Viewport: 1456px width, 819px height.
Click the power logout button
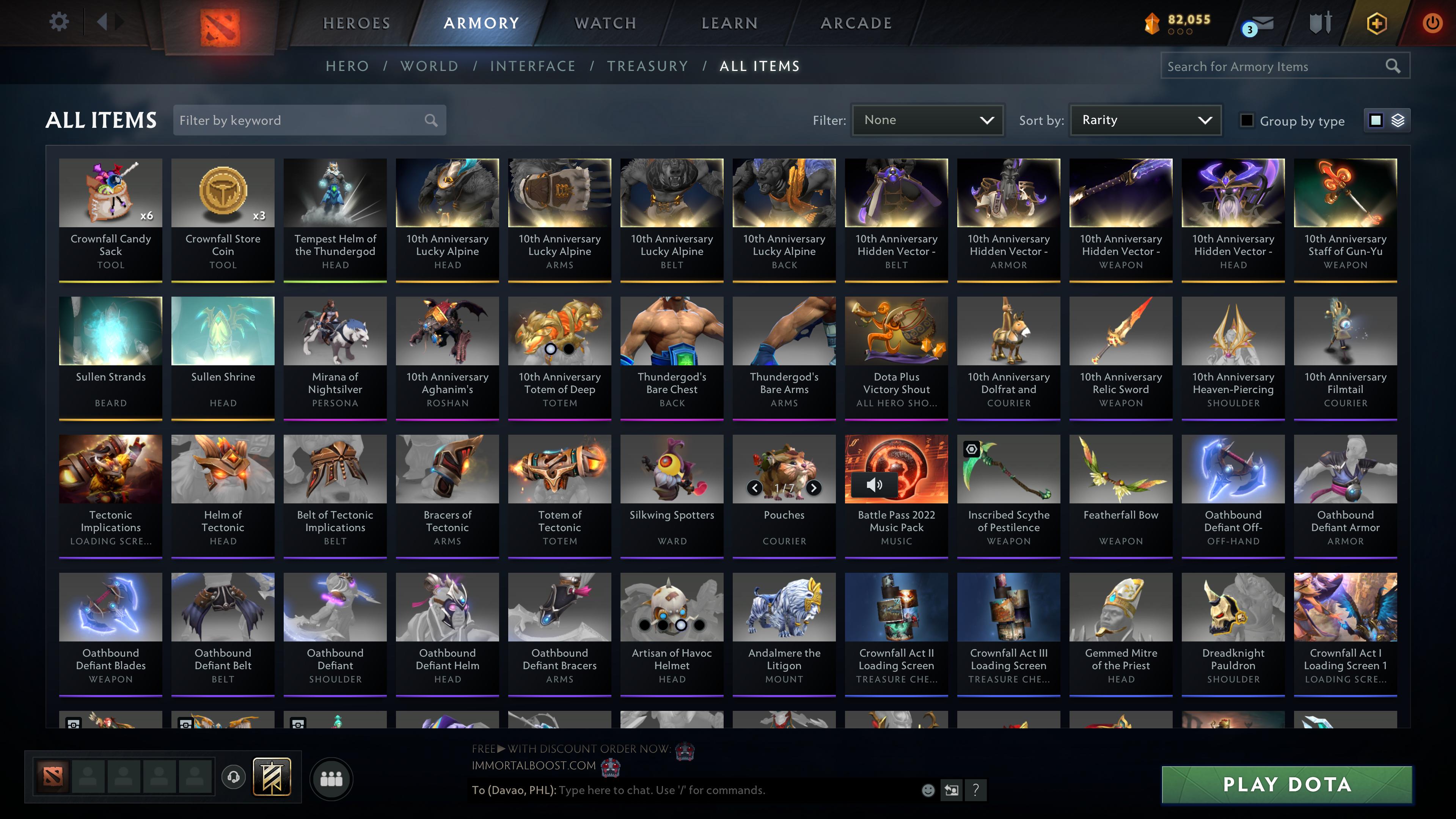point(1432,23)
